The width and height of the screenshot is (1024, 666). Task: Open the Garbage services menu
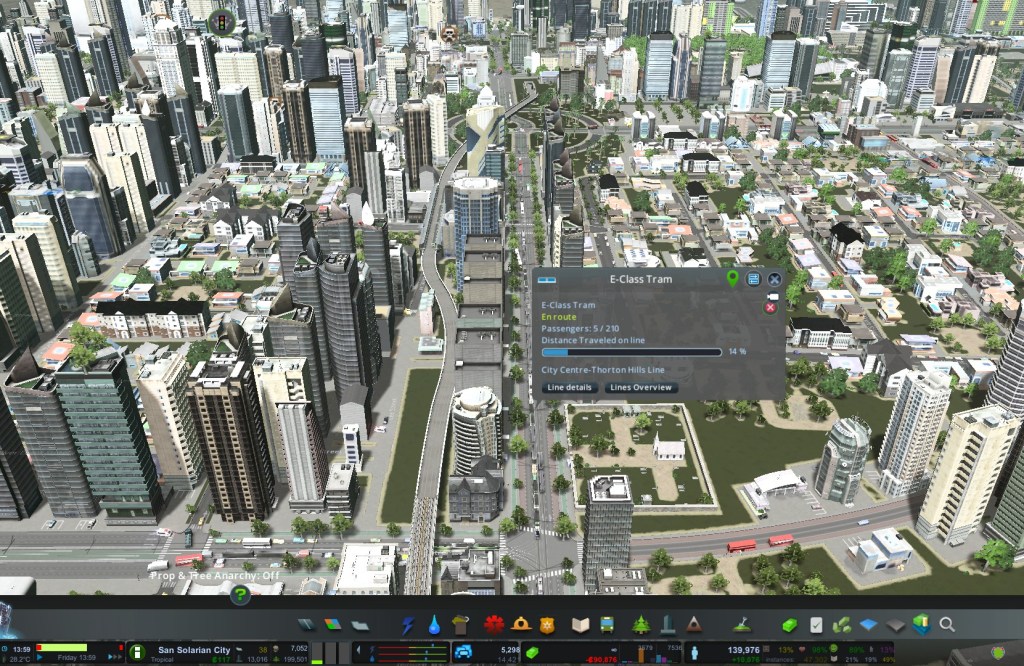(460, 625)
